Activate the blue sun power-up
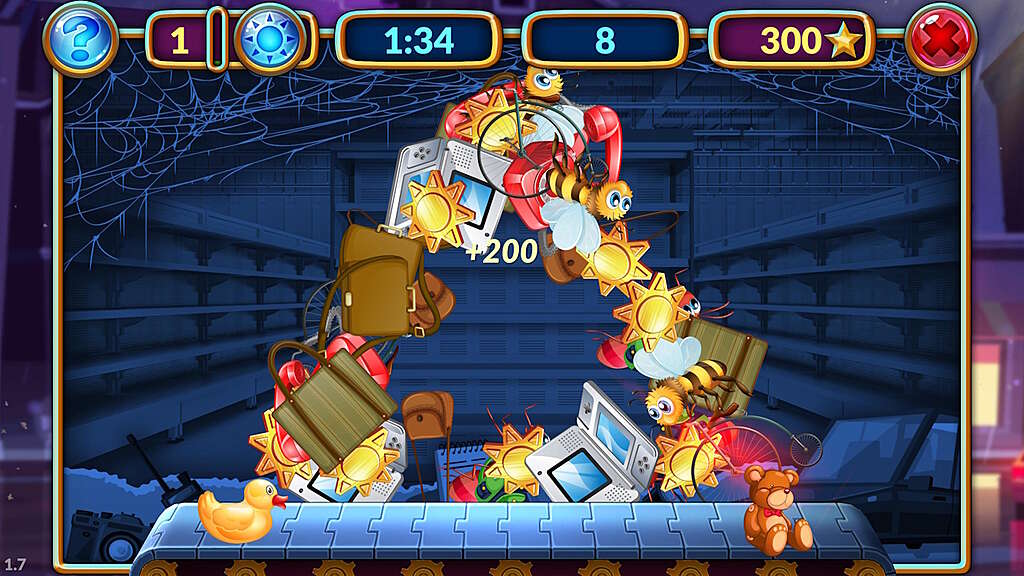This screenshot has width=1024, height=576. (269, 40)
